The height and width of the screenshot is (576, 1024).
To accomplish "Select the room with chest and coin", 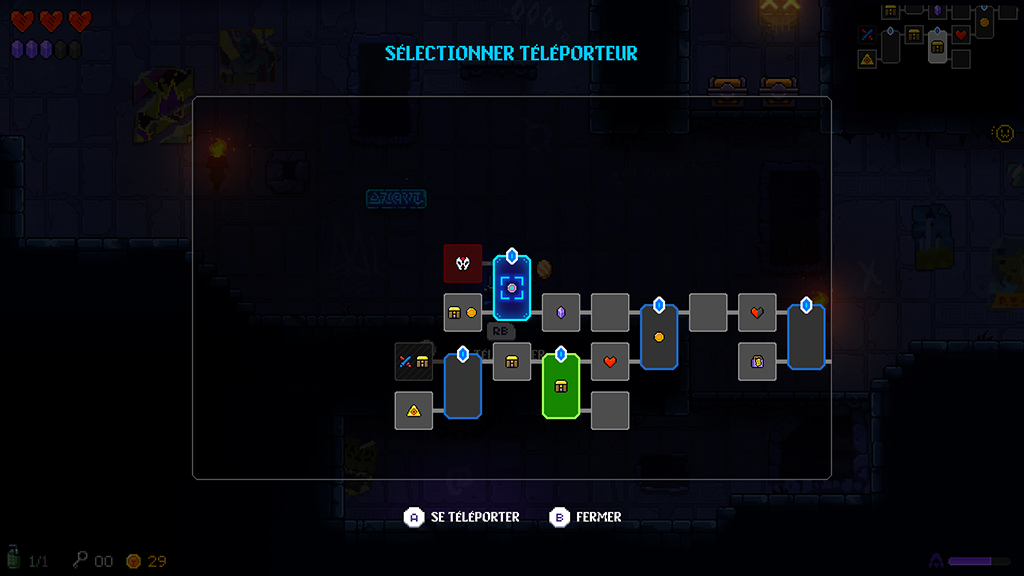I will click(x=463, y=313).
